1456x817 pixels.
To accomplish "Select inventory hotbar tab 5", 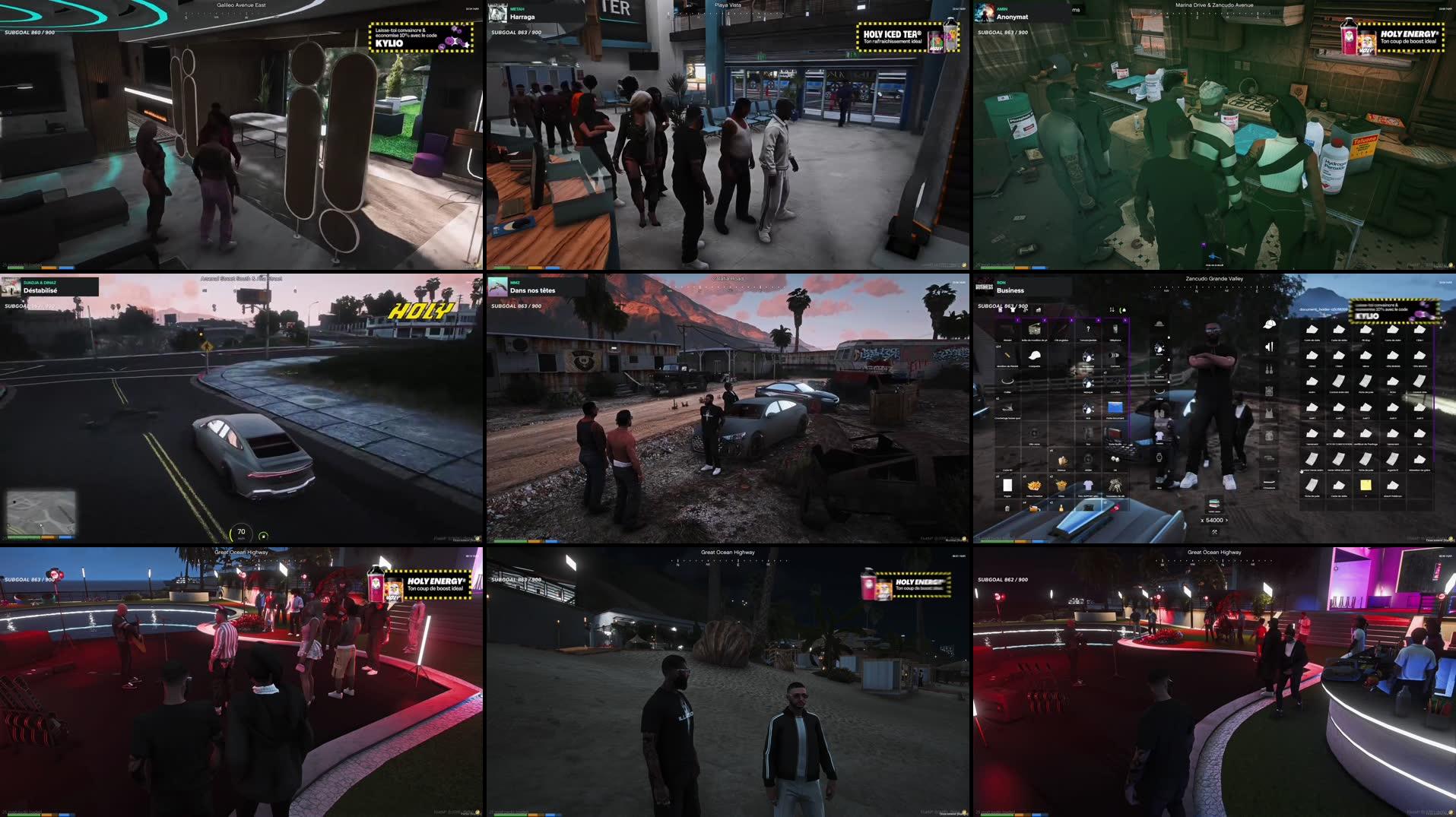I will tap(1125, 320).
